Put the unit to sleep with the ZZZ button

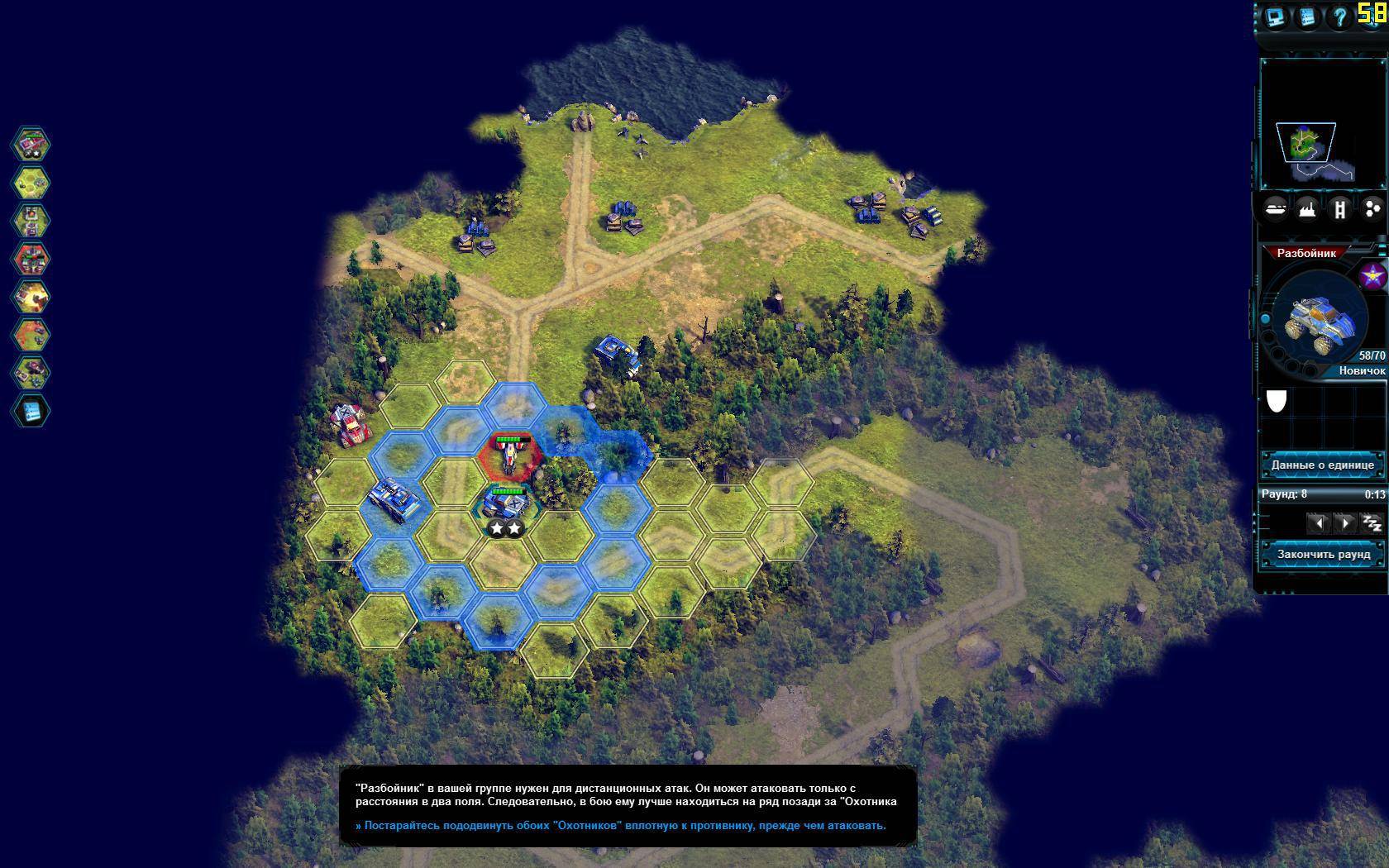[1372, 522]
